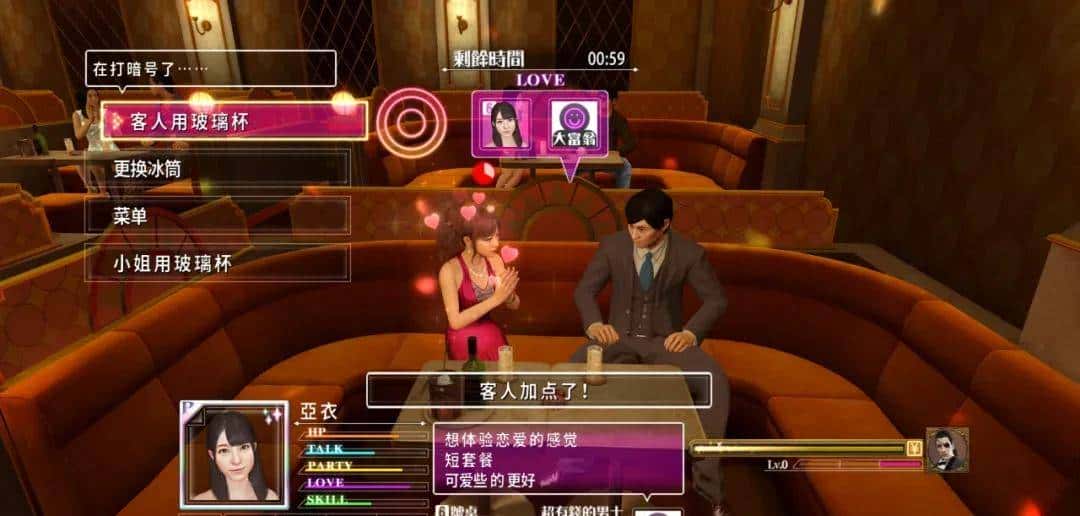Pick the 菜单 answer option

(x=217, y=216)
